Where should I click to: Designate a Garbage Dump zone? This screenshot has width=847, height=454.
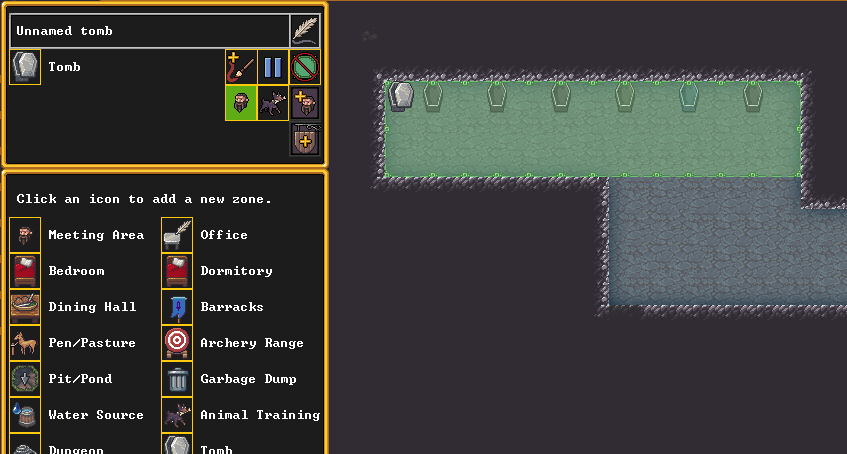pyautogui.click(x=177, y=379)
